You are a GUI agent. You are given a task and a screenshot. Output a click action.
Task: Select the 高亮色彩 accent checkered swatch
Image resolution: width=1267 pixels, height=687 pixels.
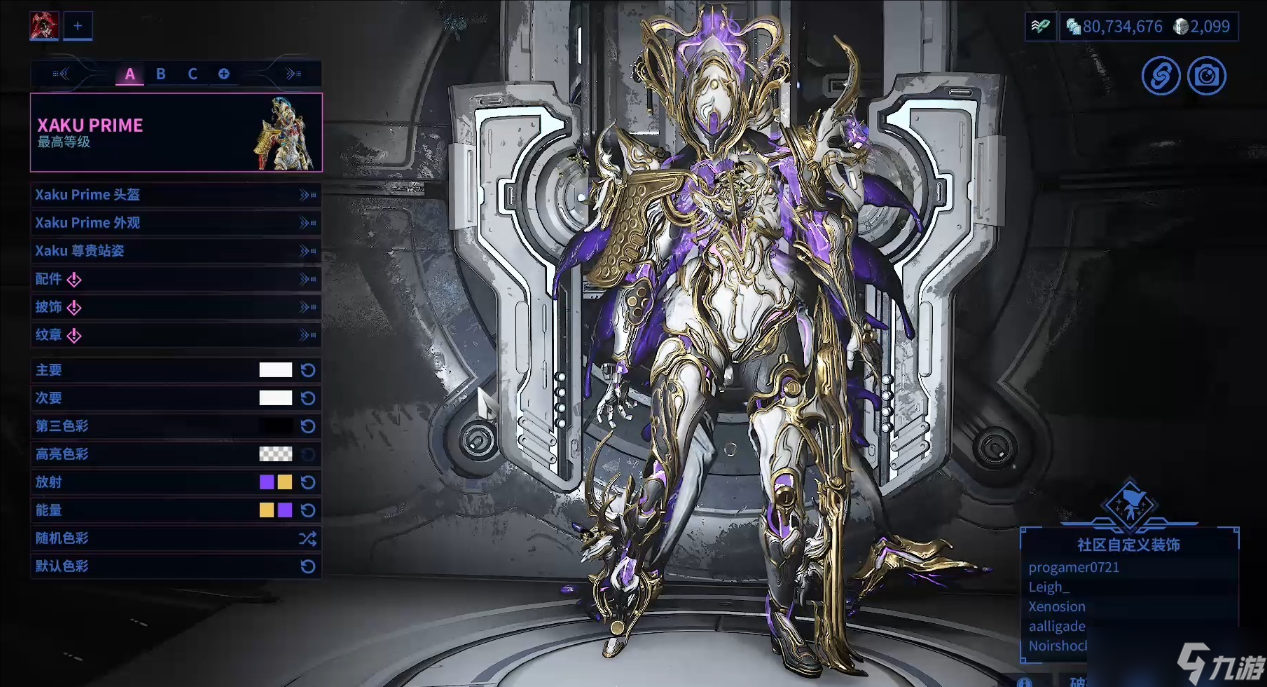[276, 454]
